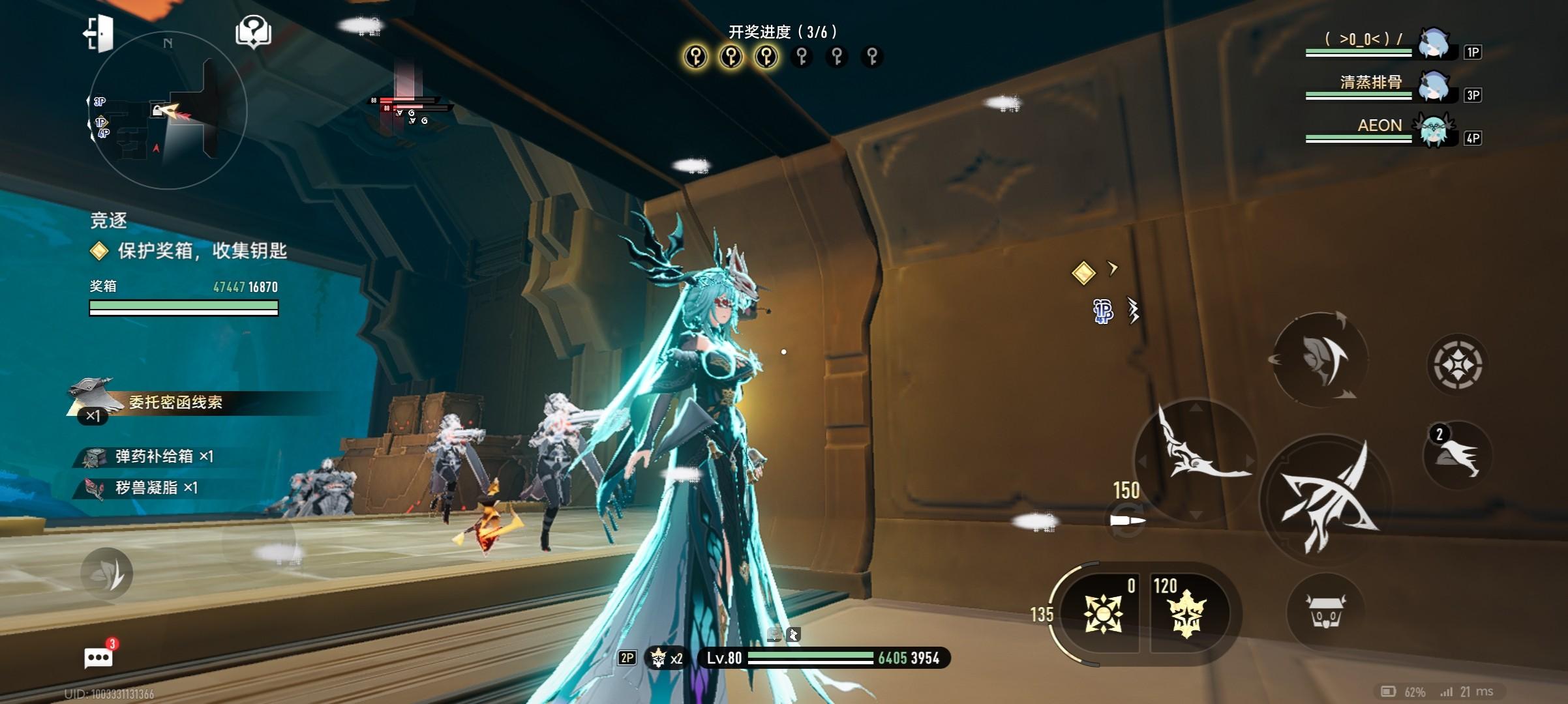Fire the main bow attack button
Image resolution: width=1568 pixels, height=704 pixels.
1326,501
